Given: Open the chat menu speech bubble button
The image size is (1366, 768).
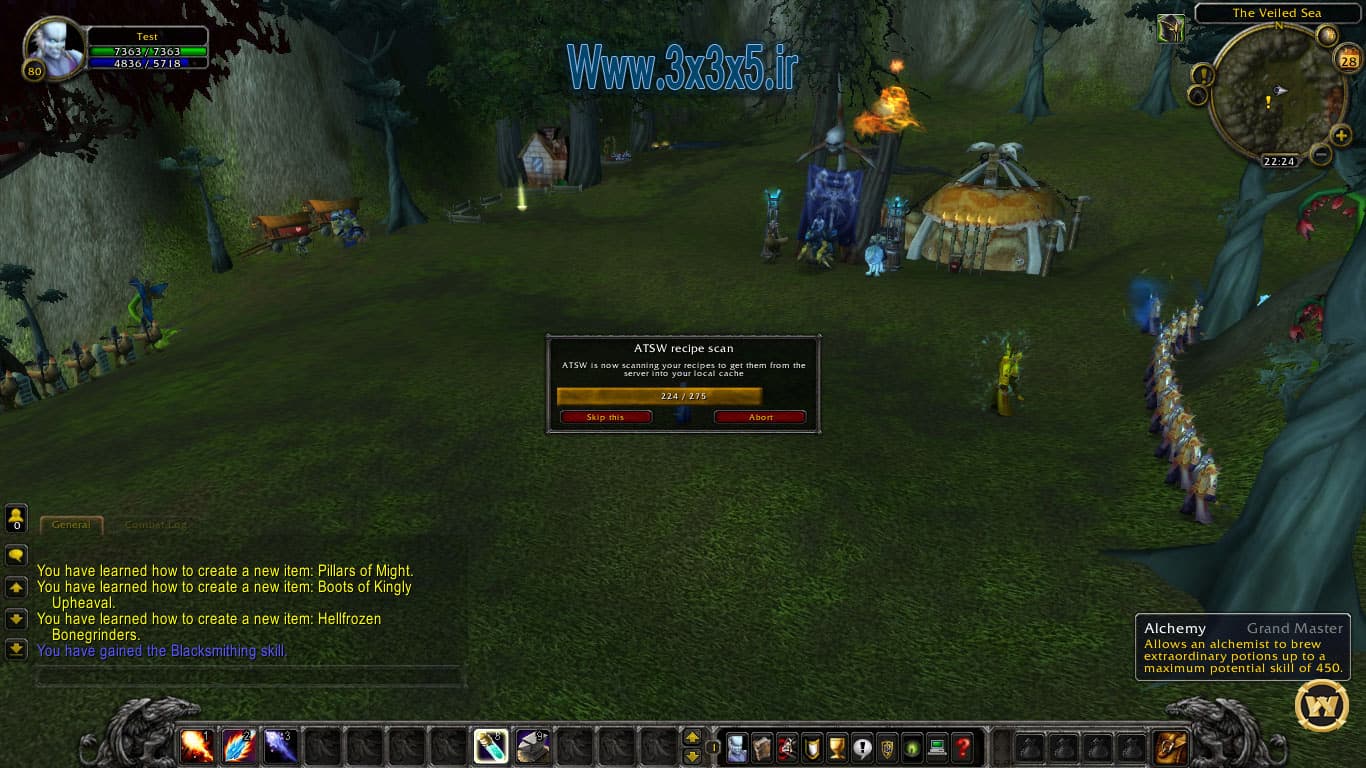Looking at the screenshot, I should click(16, 555).
